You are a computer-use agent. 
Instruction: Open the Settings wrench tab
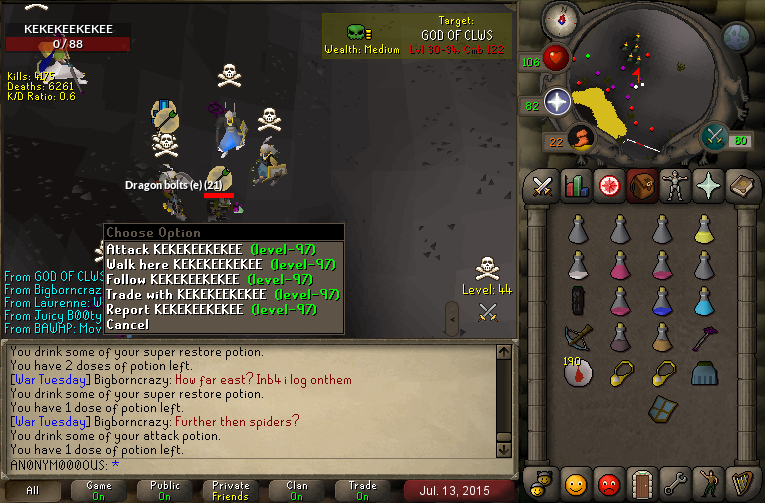pos(675,483)
